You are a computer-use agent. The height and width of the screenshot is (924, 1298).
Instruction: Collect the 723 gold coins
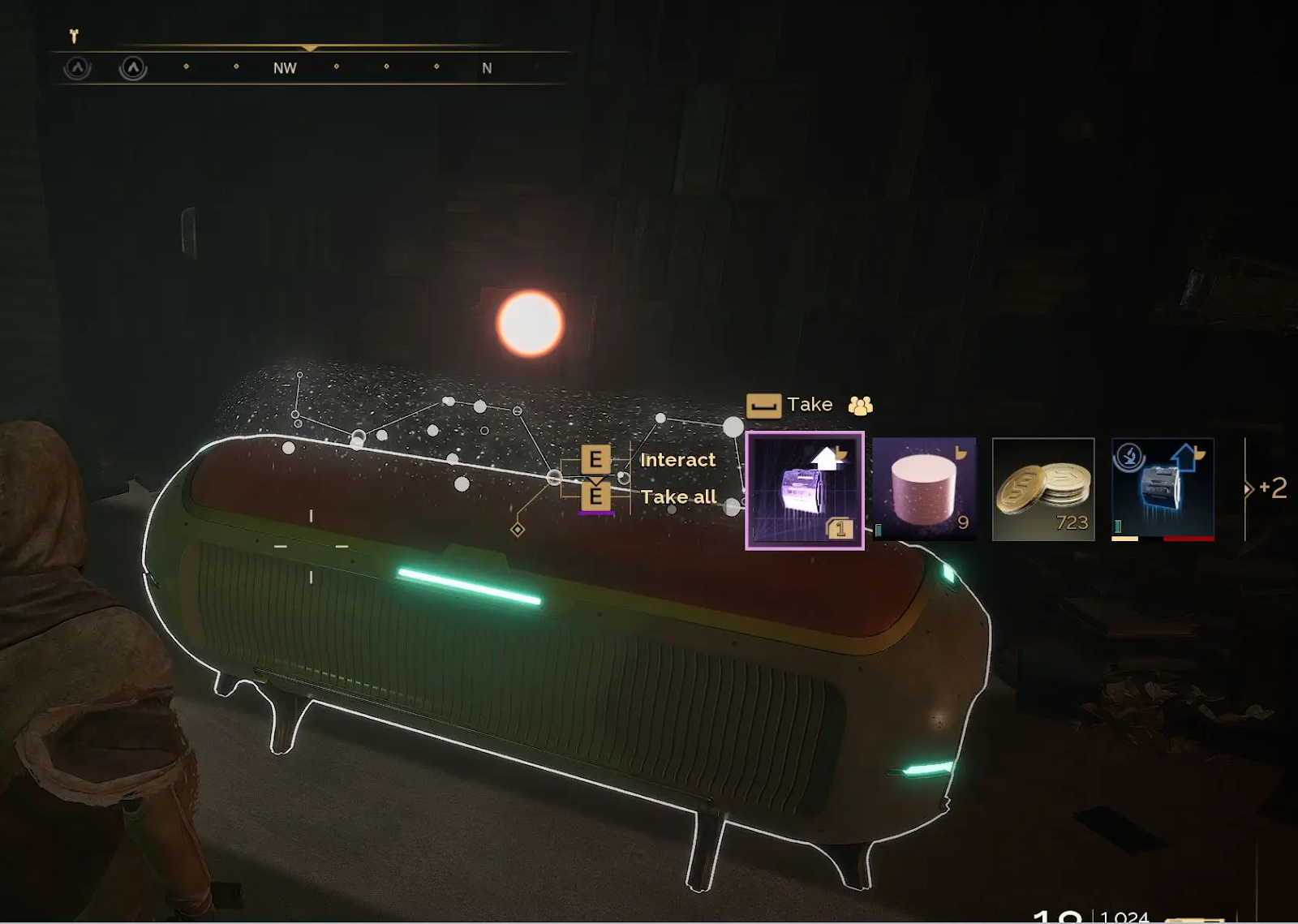pyautogui.click(x=1043, y=489)
